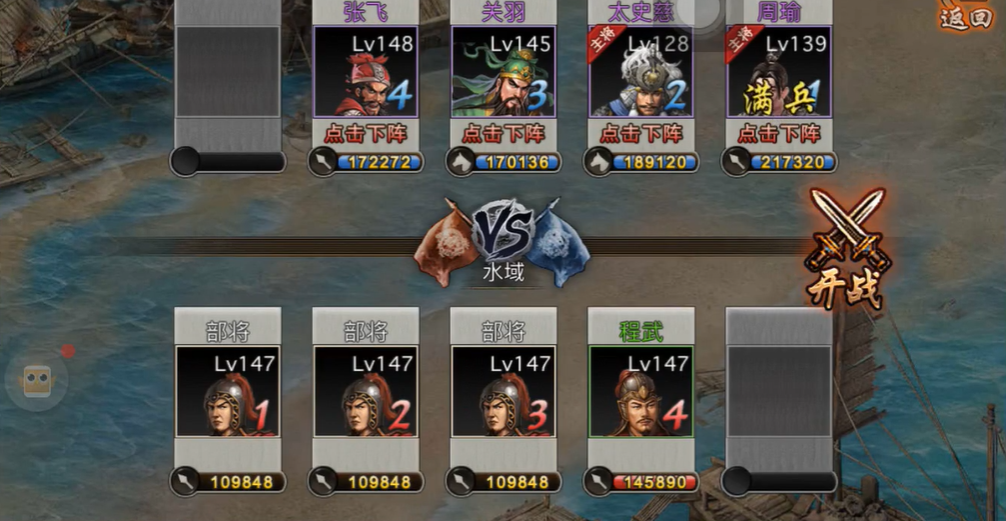Choose the 太史慈 general card
Image resolution: width=1006 pixels, height=521 pixels.
click(641, 72)
